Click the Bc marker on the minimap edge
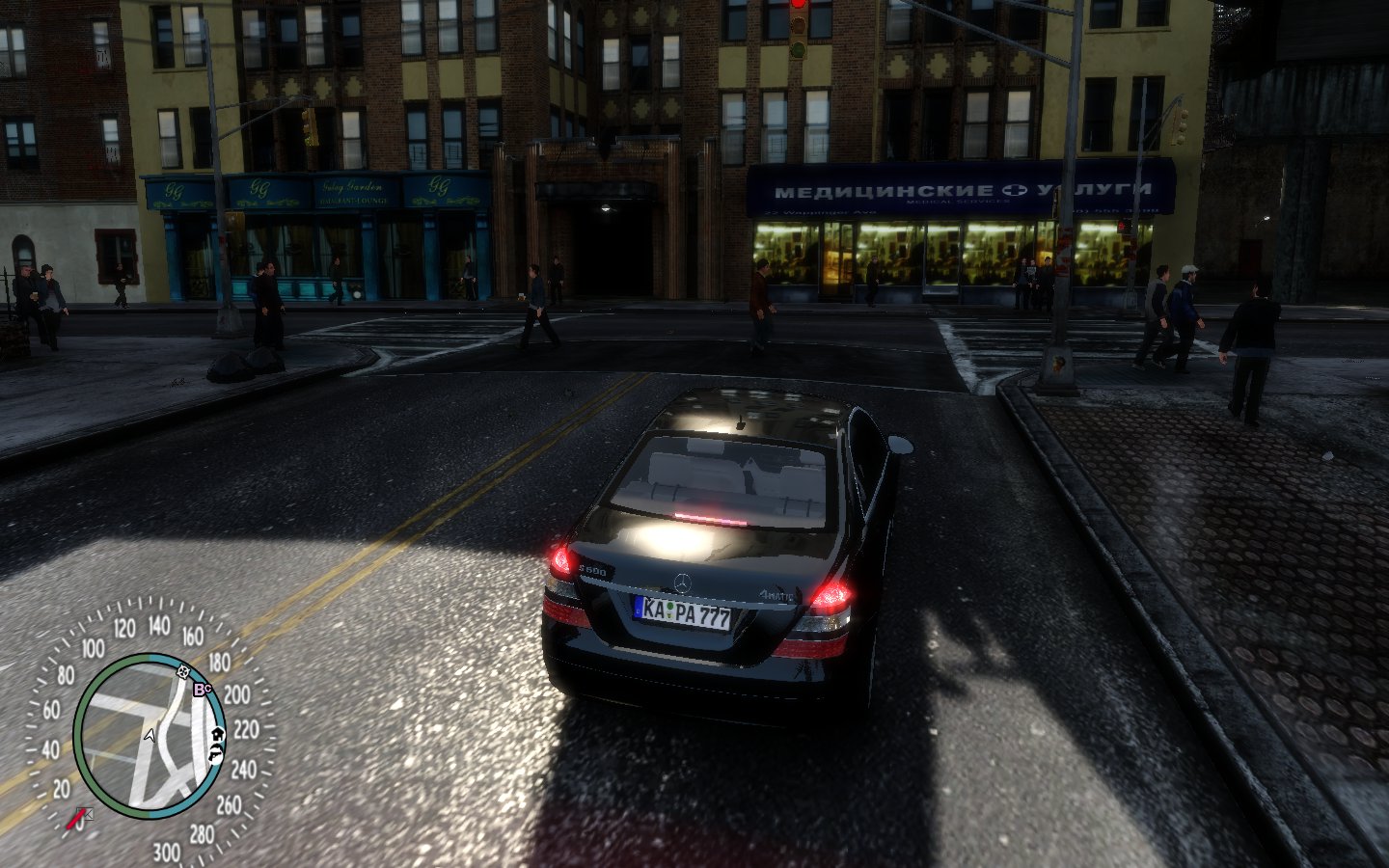 point(201,689)
